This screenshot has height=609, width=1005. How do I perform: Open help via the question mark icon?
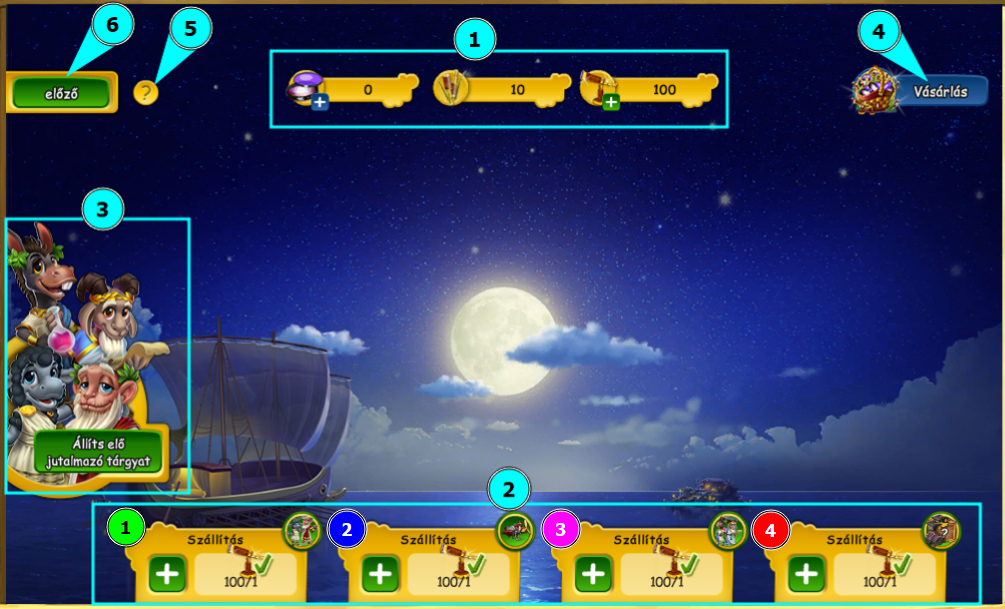tap(146, 93)
